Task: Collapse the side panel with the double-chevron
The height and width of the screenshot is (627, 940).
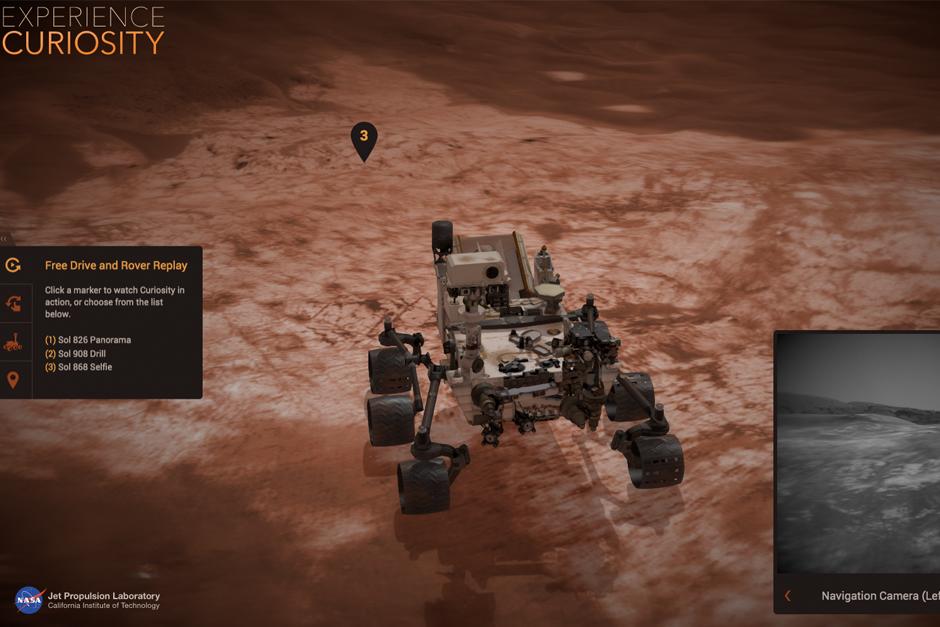Action: 4,239
